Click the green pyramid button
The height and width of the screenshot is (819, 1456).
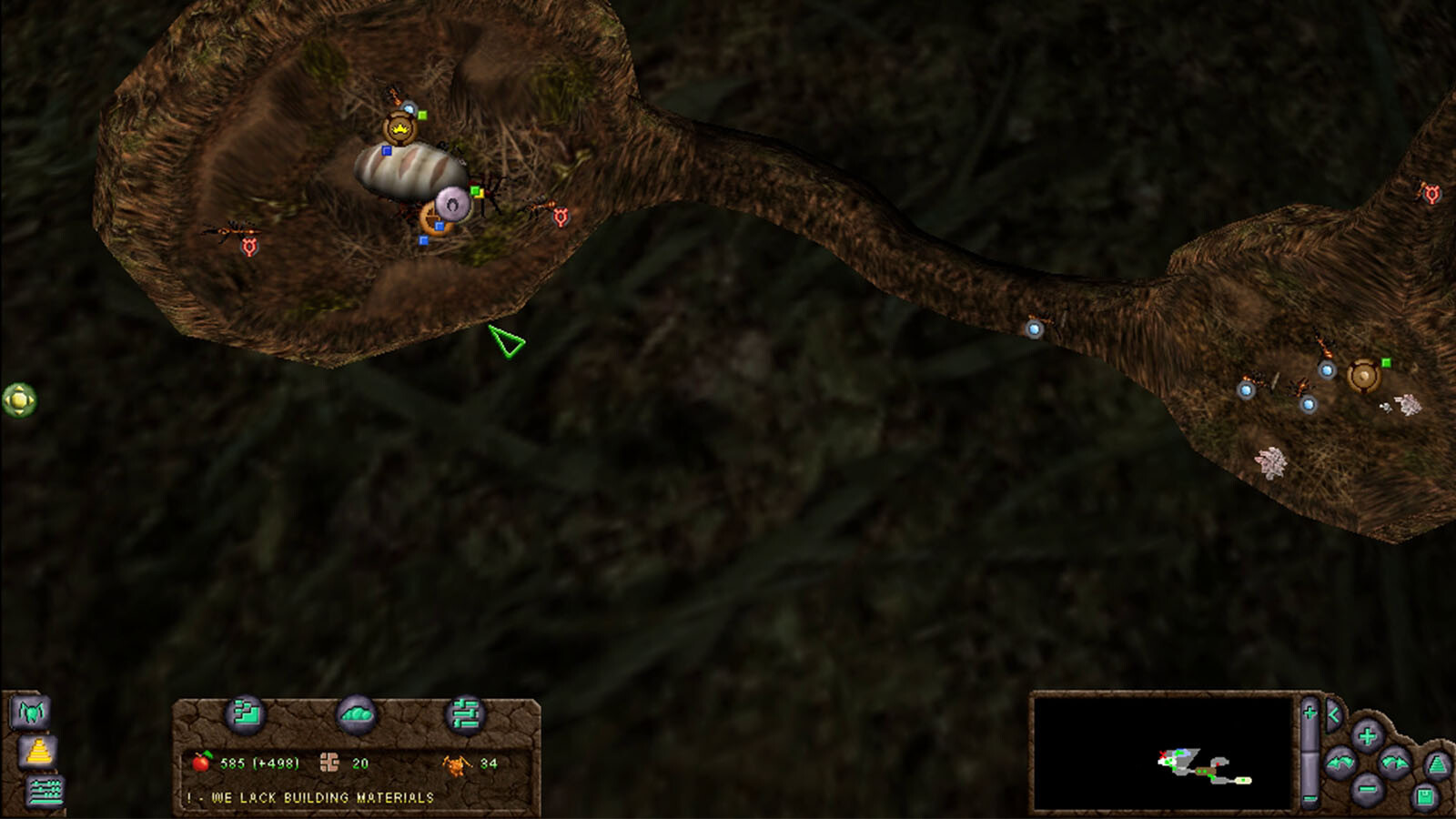click(x=1437, y=764)
